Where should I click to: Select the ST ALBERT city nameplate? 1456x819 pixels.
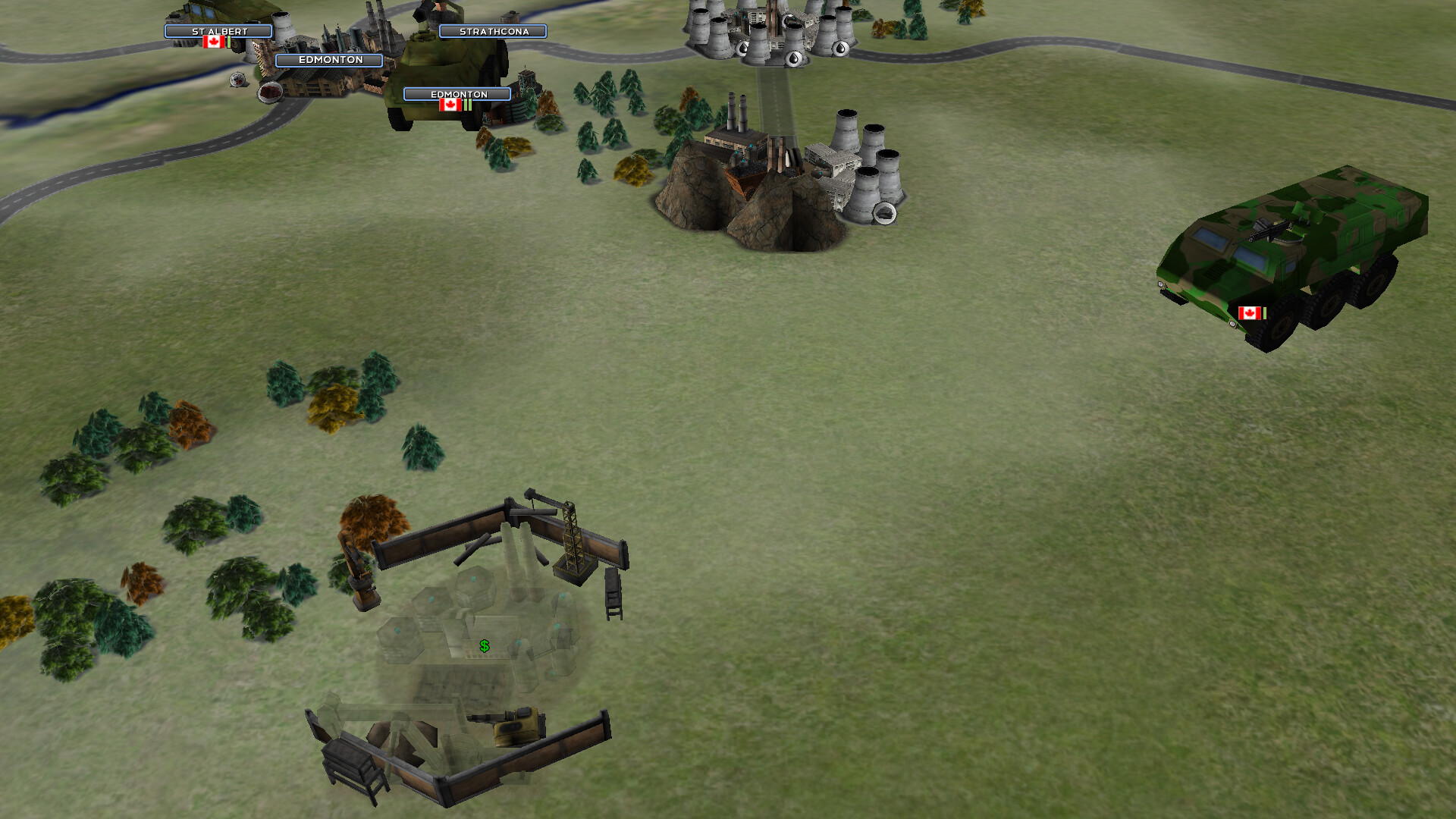(219, 31)
